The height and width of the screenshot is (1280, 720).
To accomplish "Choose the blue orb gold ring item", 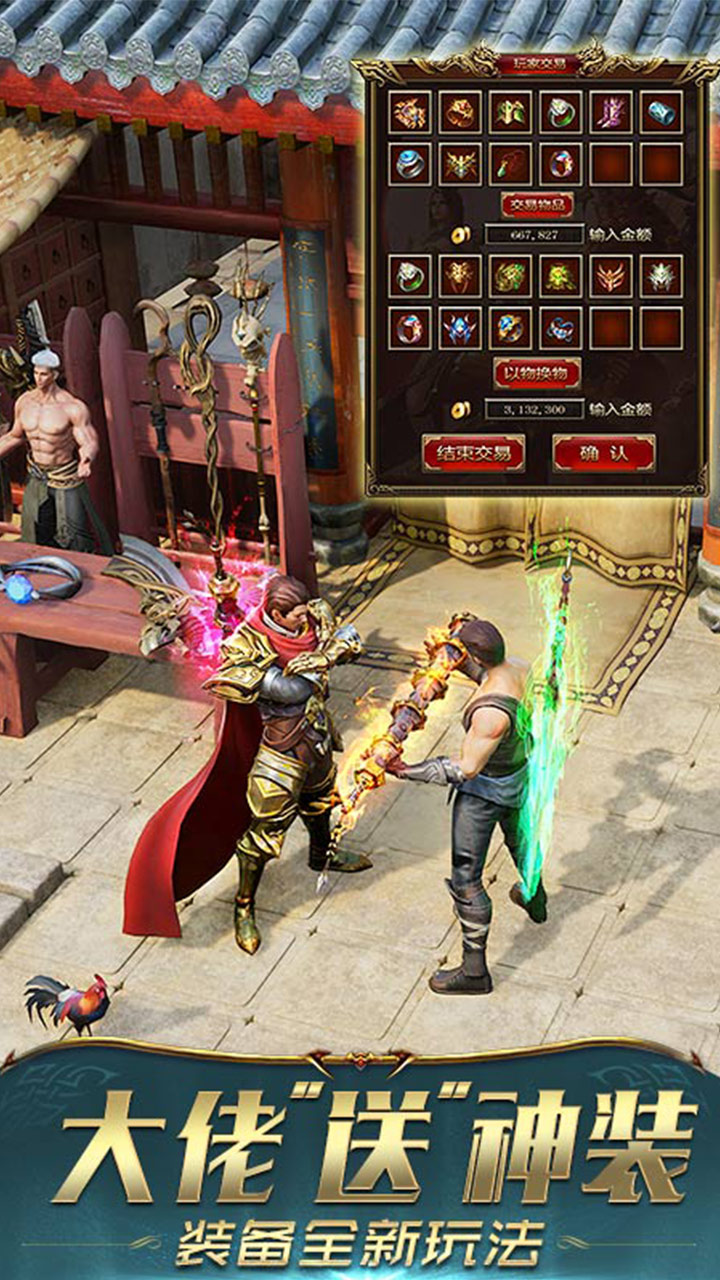I will 511,327.
